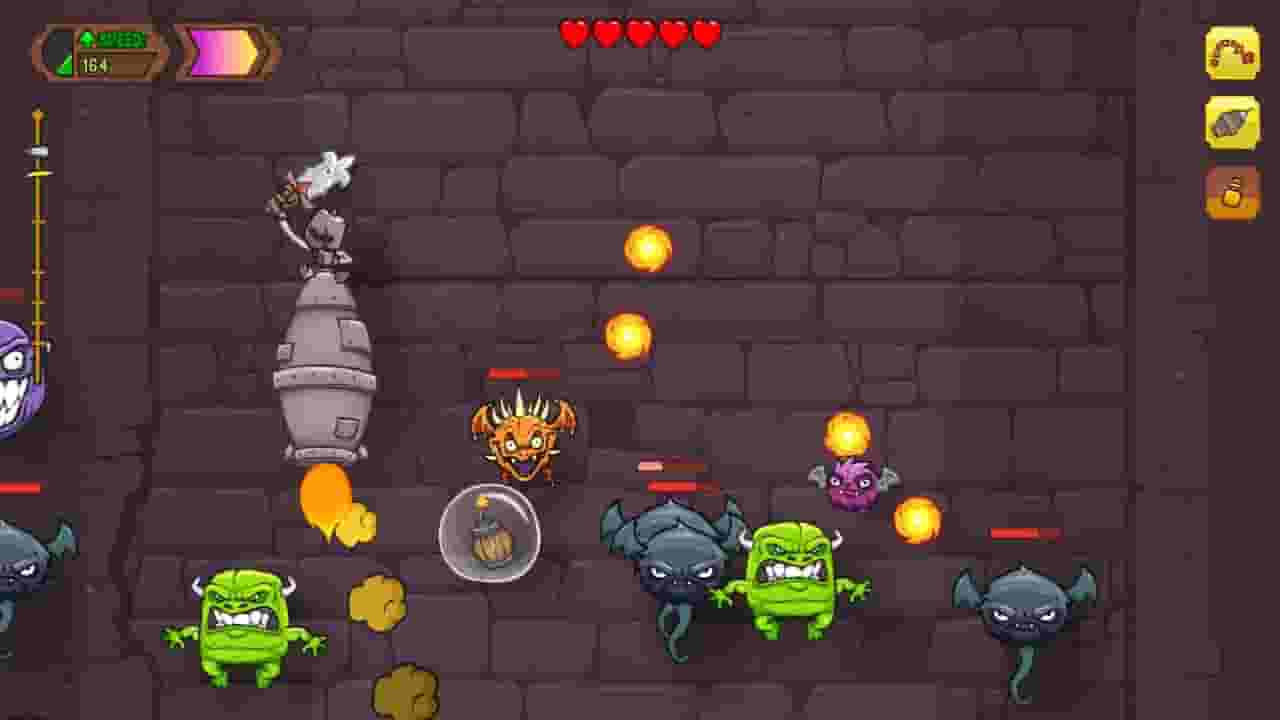Click the first red heart in health bar

click(572, 32)
